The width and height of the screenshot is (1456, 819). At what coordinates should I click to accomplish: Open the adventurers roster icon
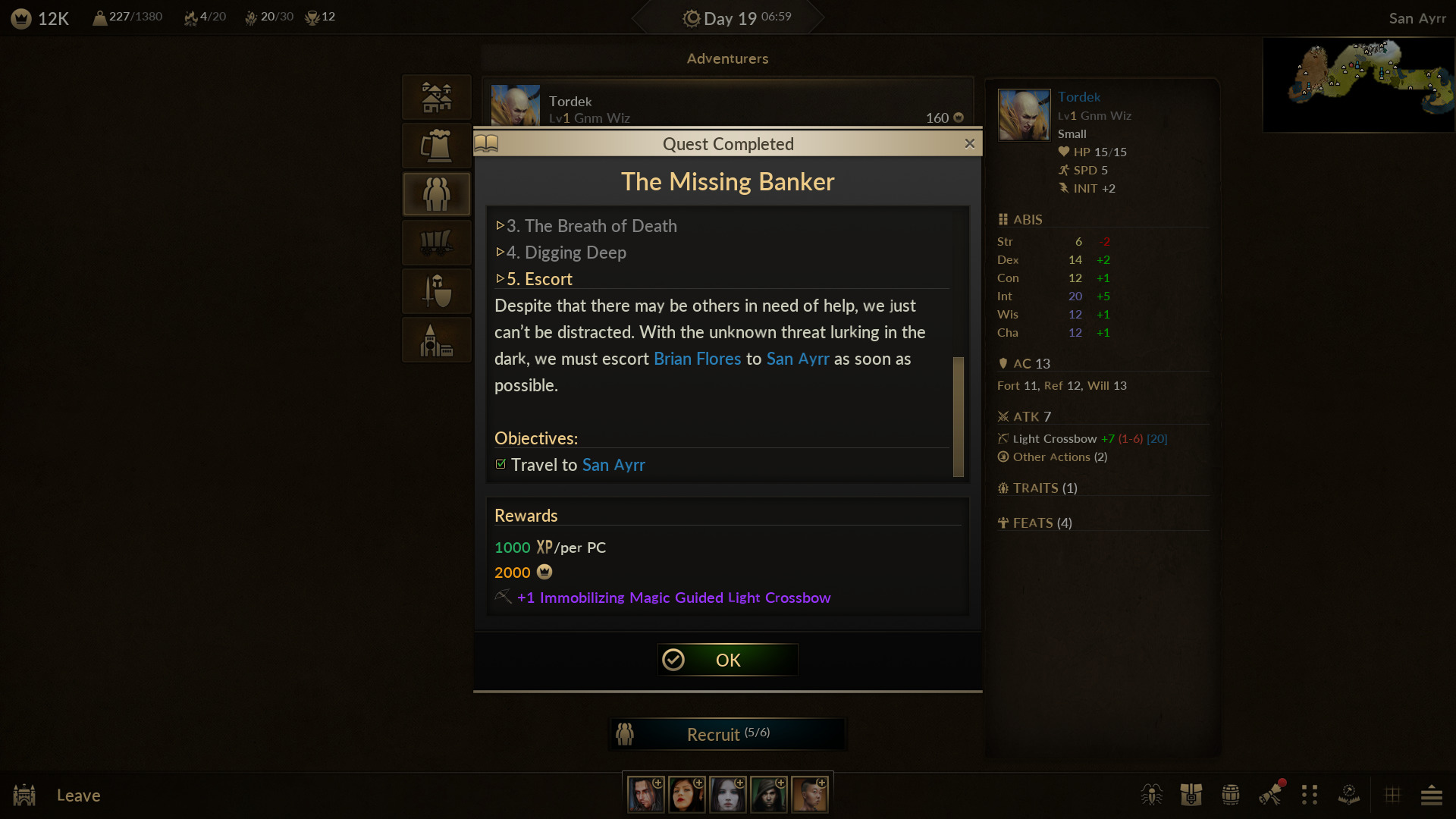click(x=436, y=194)
